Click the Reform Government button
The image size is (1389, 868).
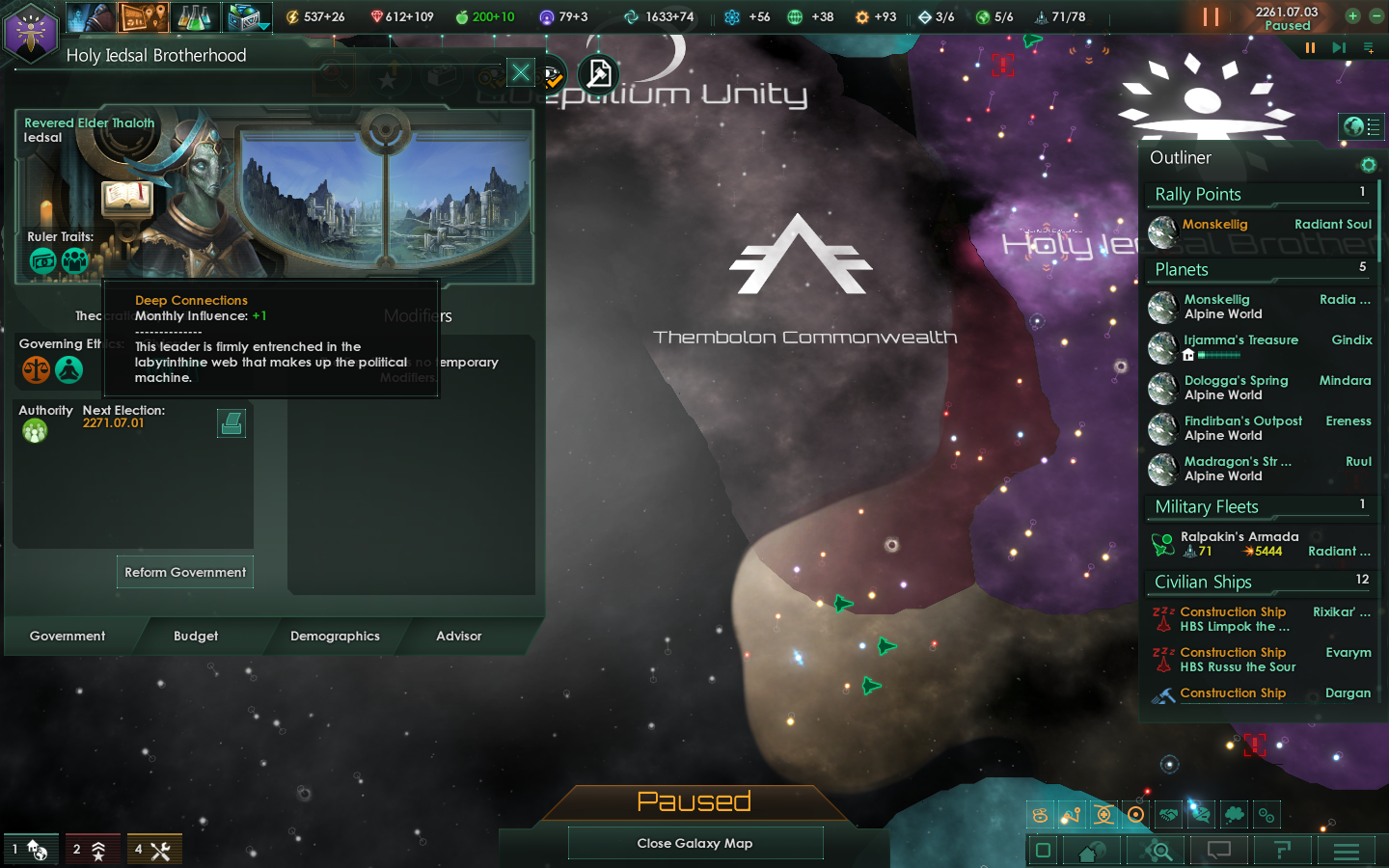click(184, 572)
